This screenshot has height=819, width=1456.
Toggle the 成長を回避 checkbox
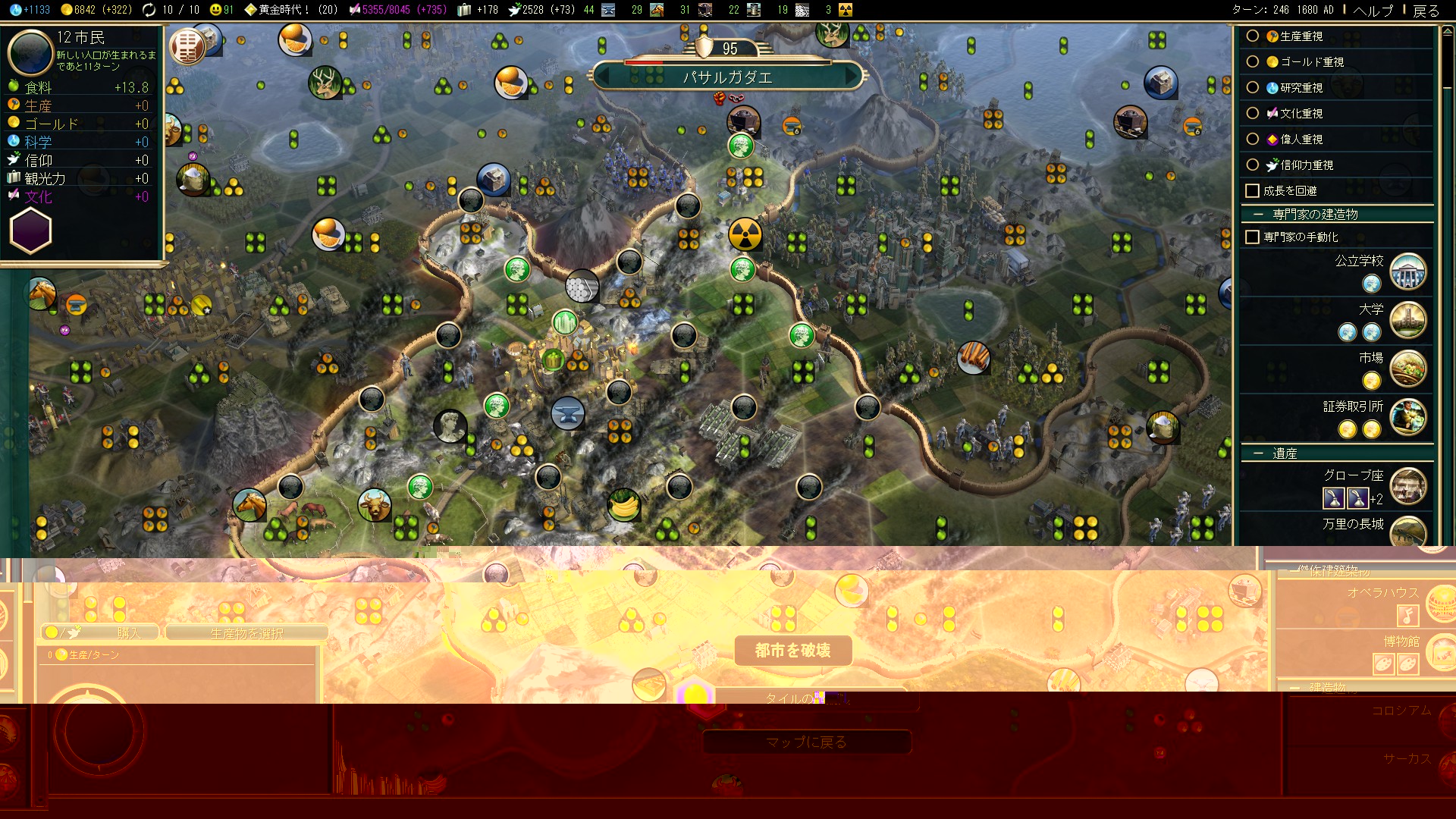click(x=1253, y=191)
